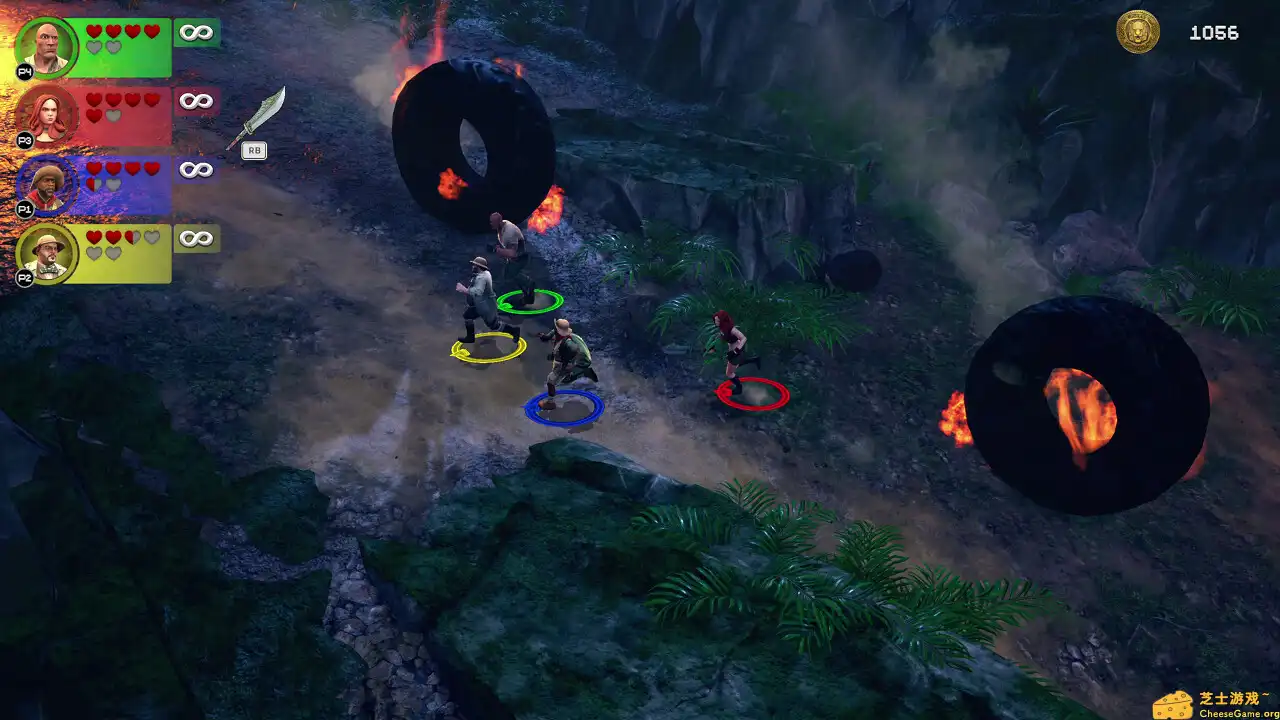Select the P4 player badge label

[x=26, y=71]
